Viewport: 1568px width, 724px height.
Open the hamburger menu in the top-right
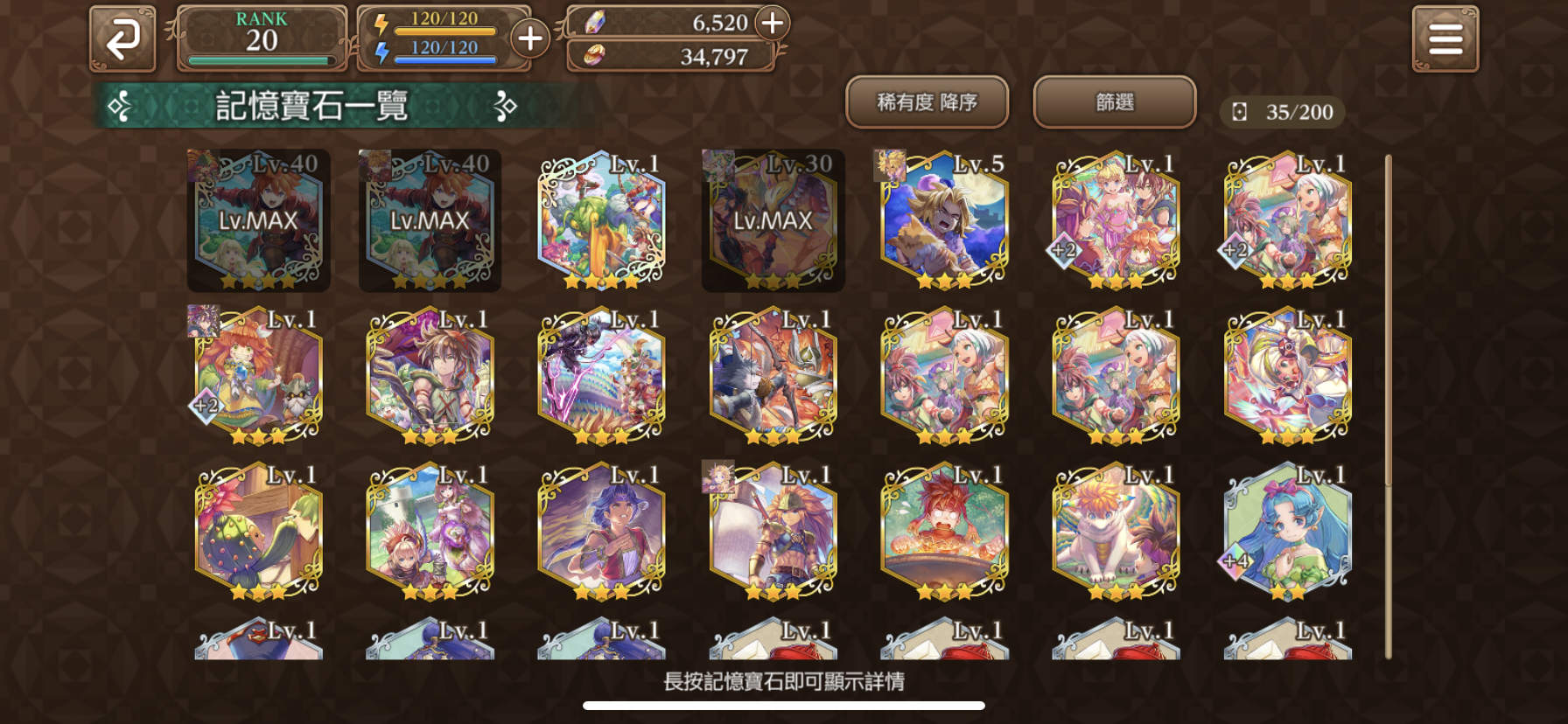(1445, 37)
